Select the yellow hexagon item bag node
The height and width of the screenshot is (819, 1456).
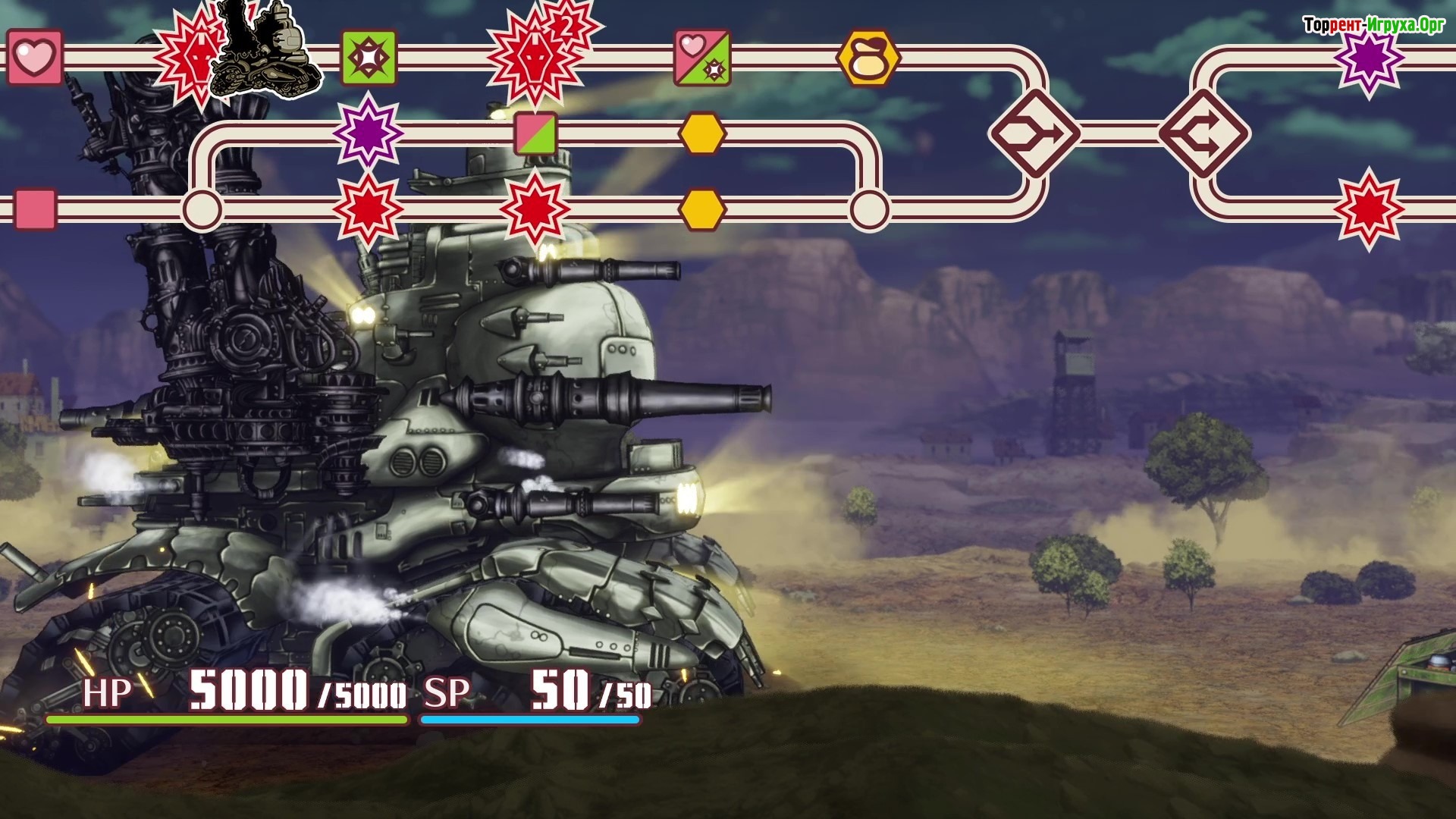[868, 58]
